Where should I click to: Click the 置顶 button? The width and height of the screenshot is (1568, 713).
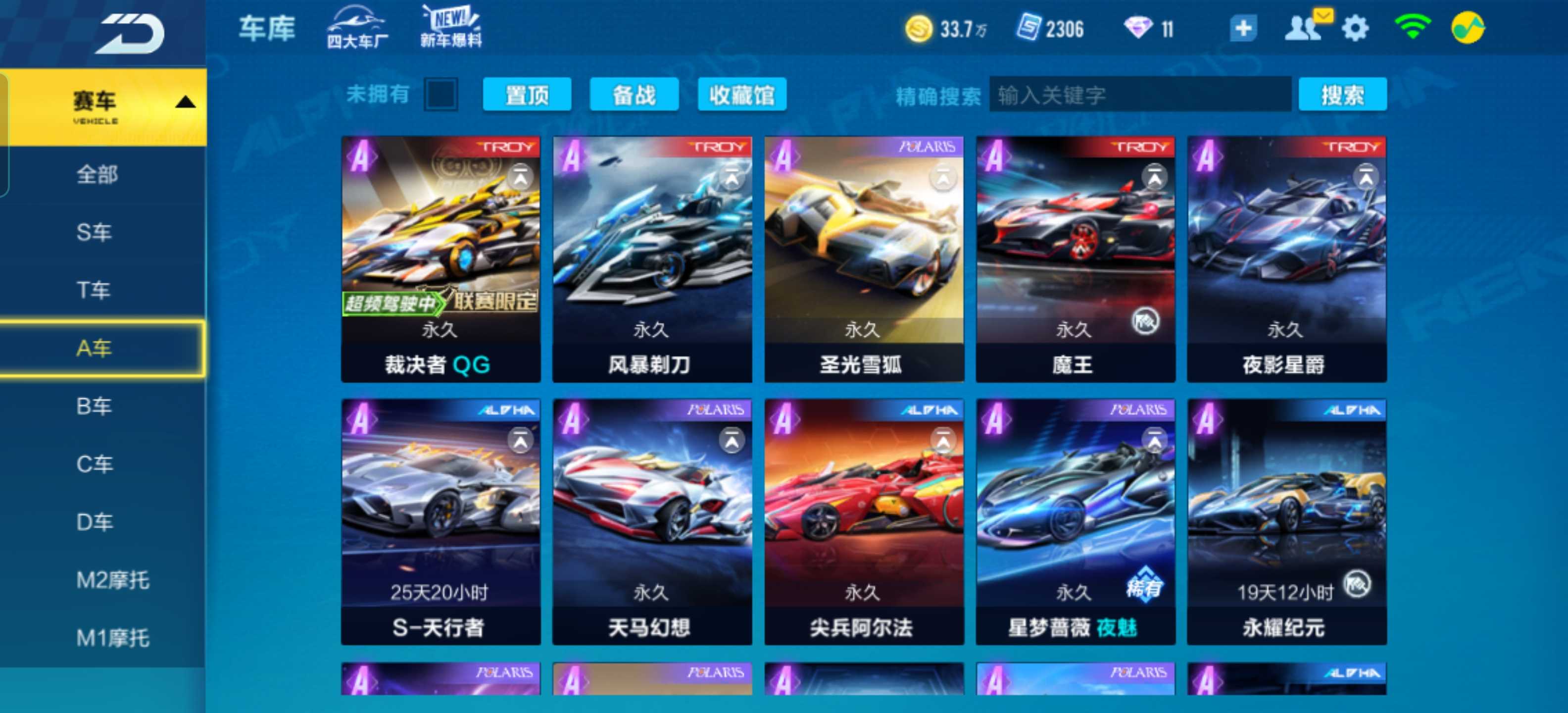pos(527,96)
